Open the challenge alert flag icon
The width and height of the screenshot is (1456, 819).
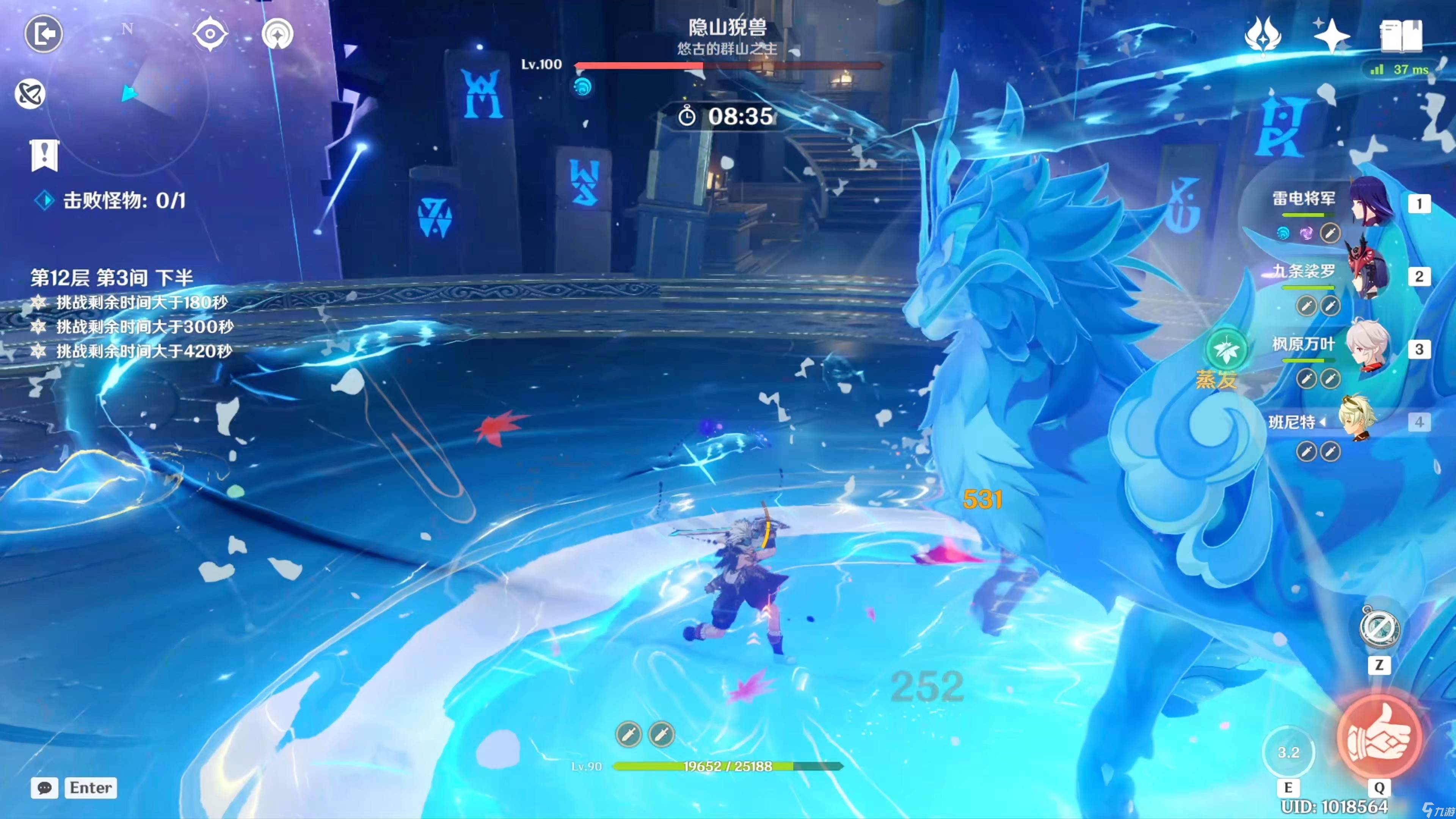(44, 154)
